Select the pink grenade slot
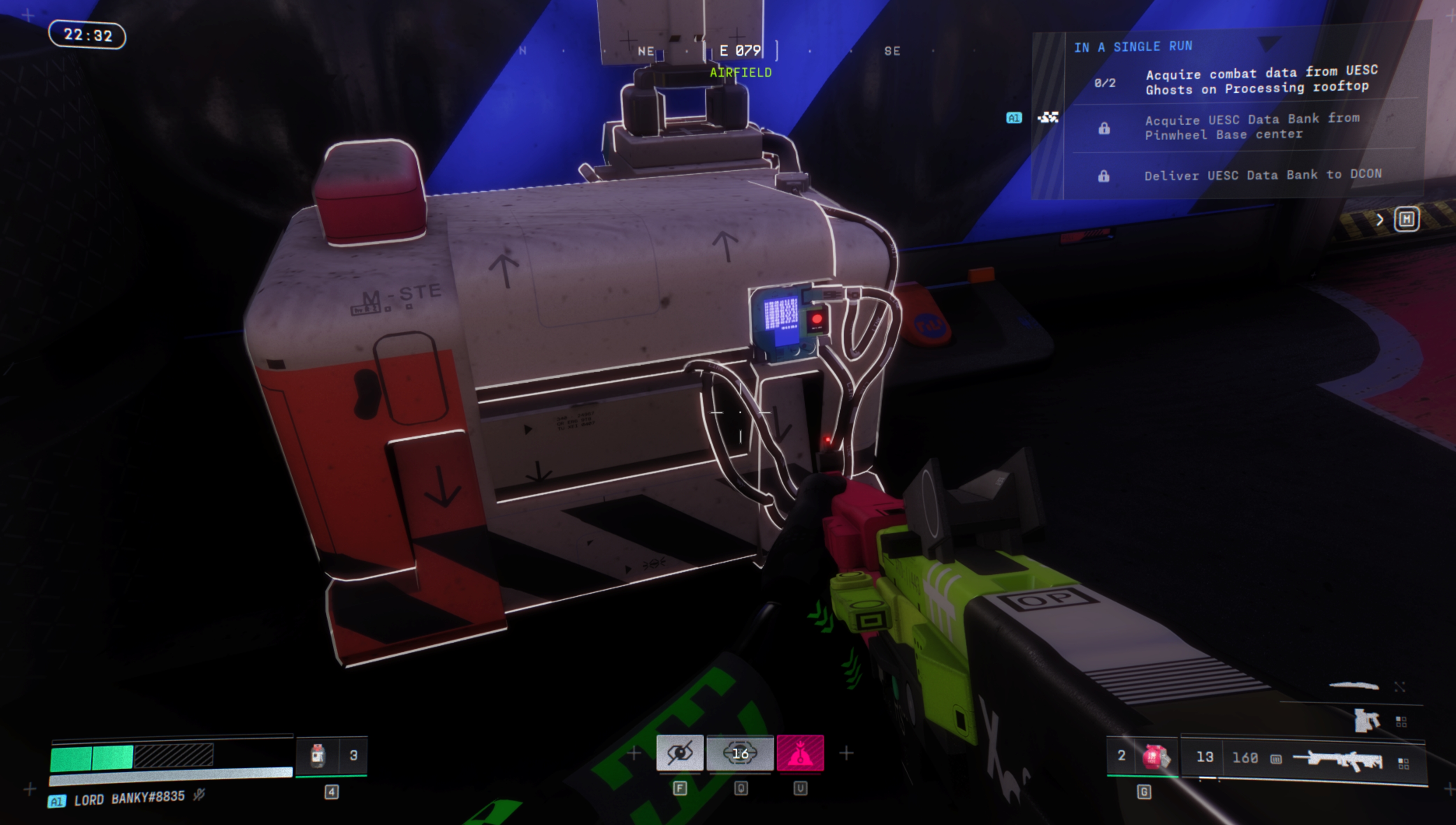The image size is (1456, 825). (x=1155, y=757)
